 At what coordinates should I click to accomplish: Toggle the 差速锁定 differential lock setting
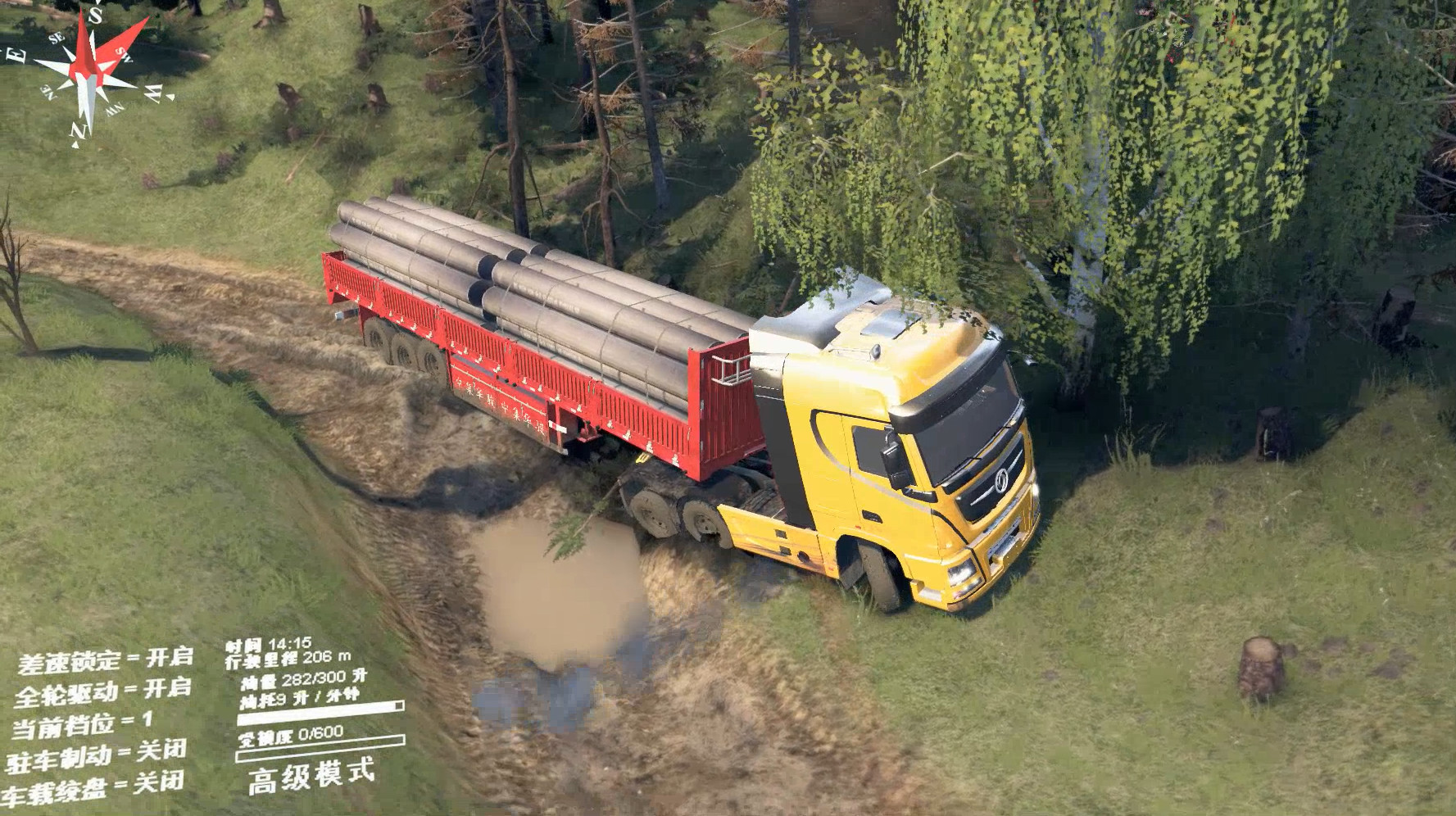coord(105,660)
